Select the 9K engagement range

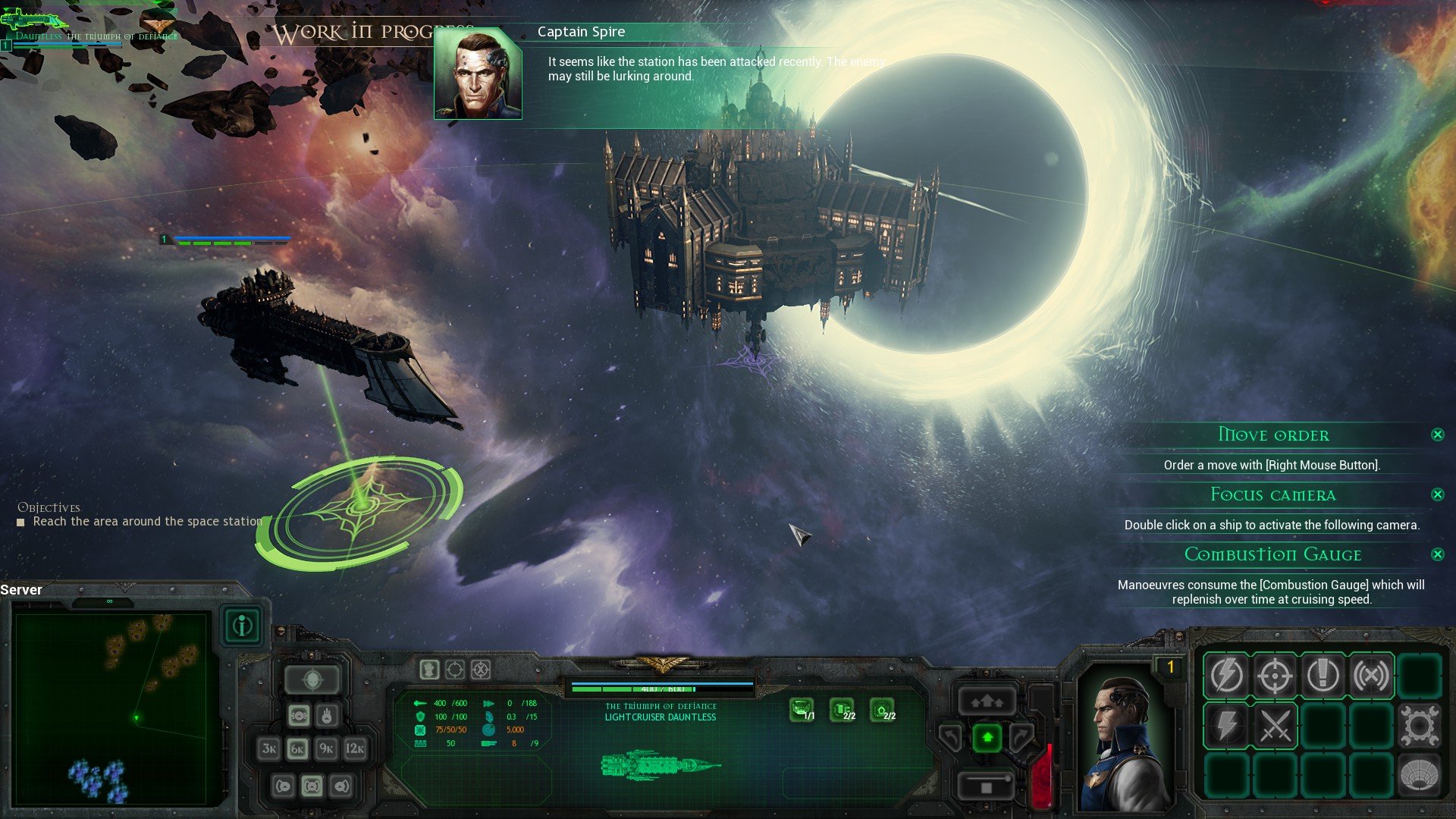(326, 748)
